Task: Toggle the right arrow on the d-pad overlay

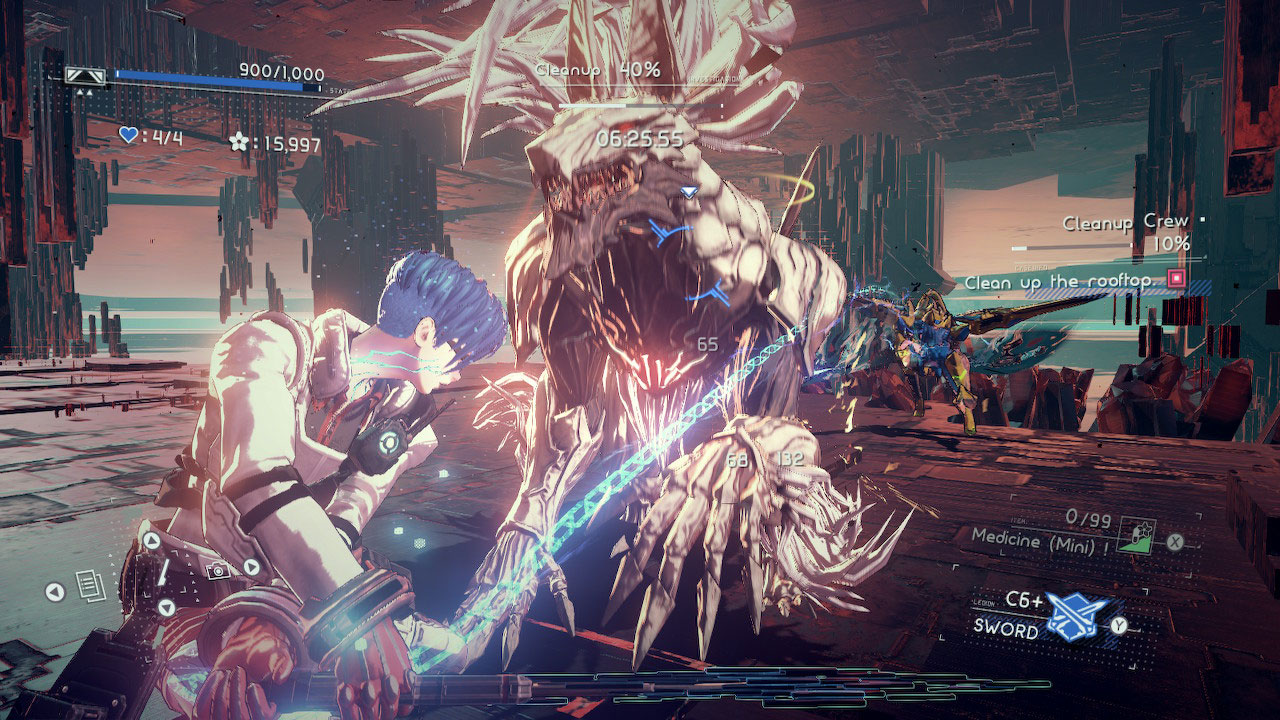Action: 251,567
